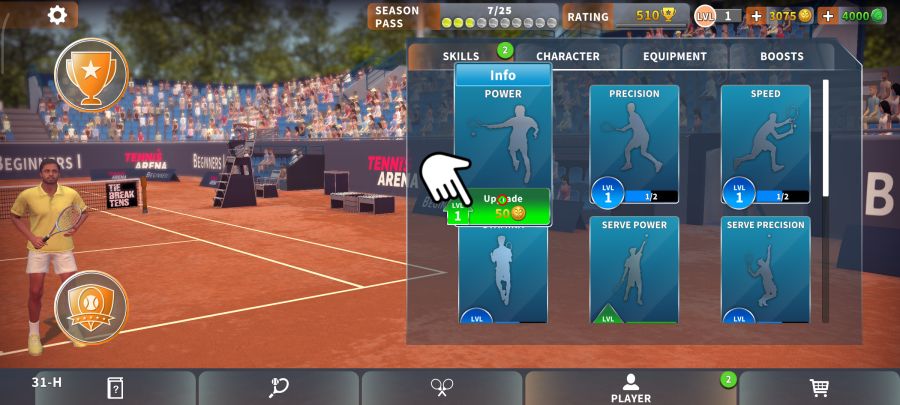Screen dimensions: 900x405
Task: Open the settings gear
Action: tap(57, 15)
